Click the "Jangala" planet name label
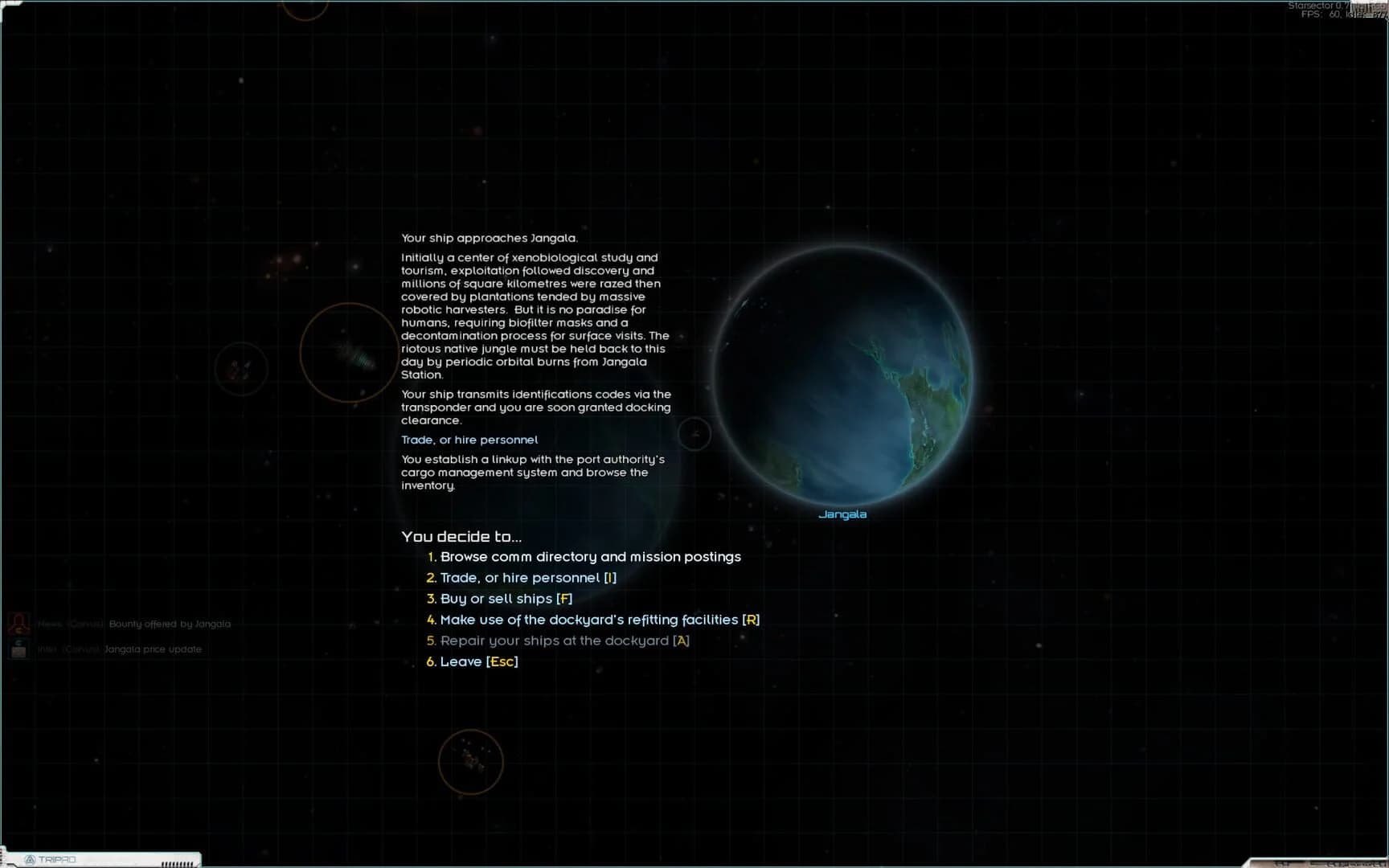1389x868 pixels. click(843, 513)
